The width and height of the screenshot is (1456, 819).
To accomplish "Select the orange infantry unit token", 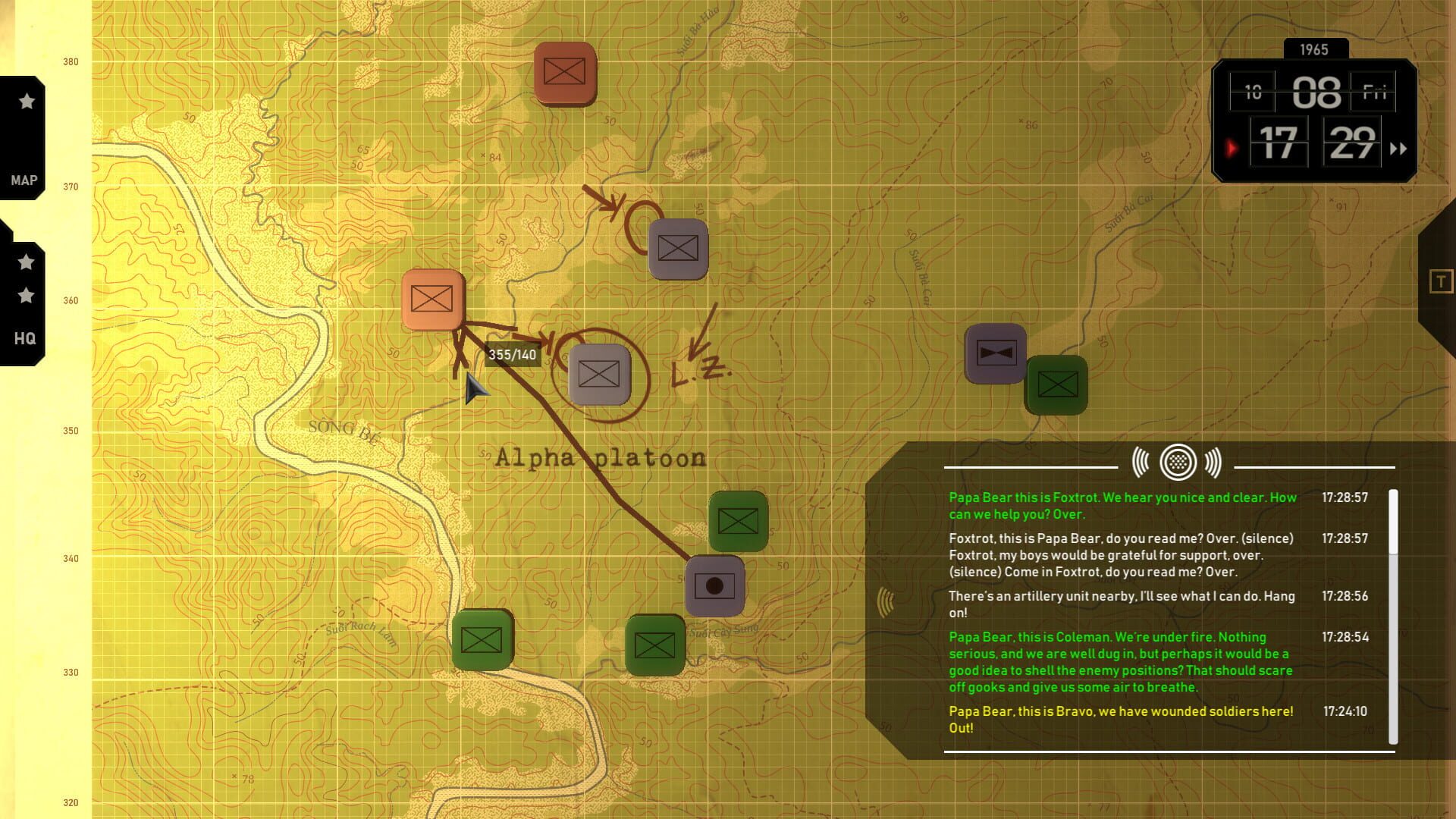I will (432, 299).
